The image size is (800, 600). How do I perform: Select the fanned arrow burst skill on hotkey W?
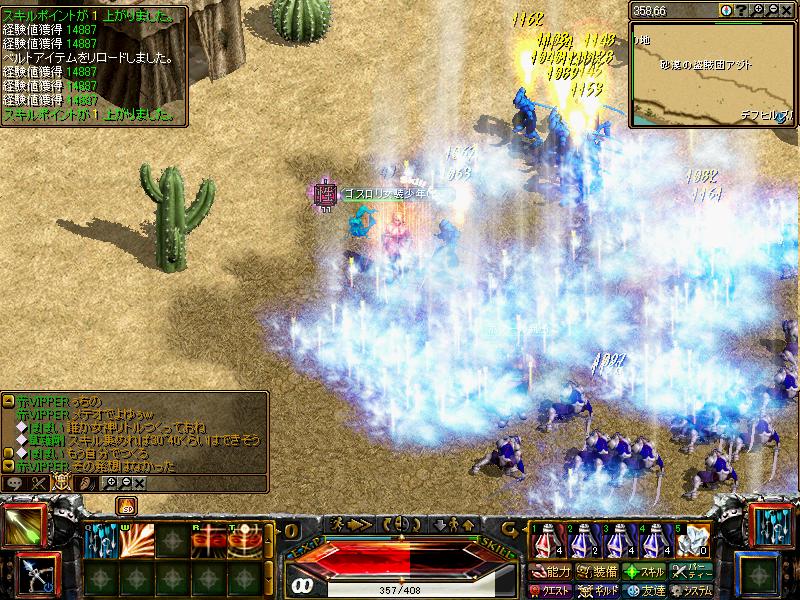point(136,541)
